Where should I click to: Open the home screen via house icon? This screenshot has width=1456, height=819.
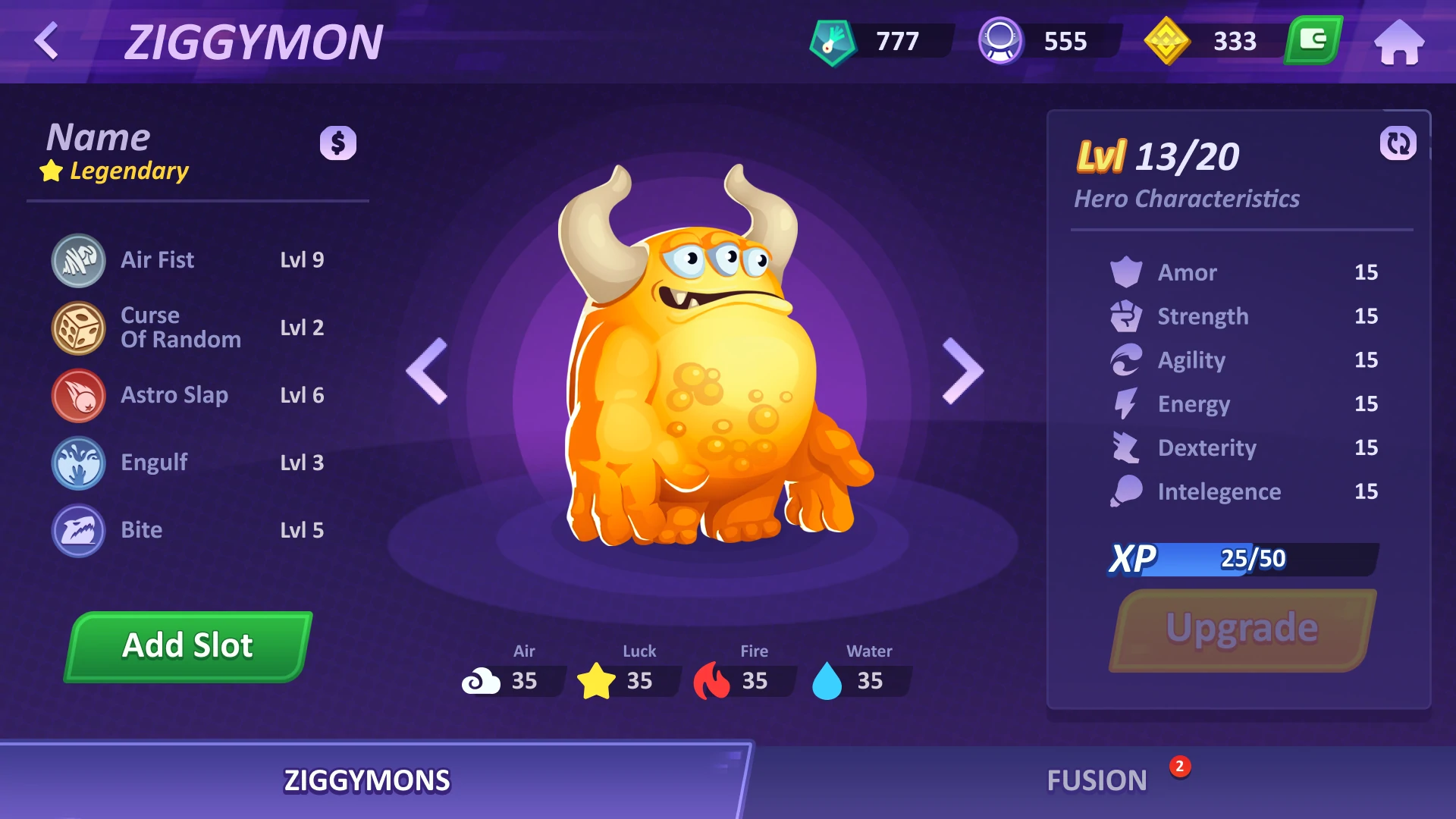1399,42
